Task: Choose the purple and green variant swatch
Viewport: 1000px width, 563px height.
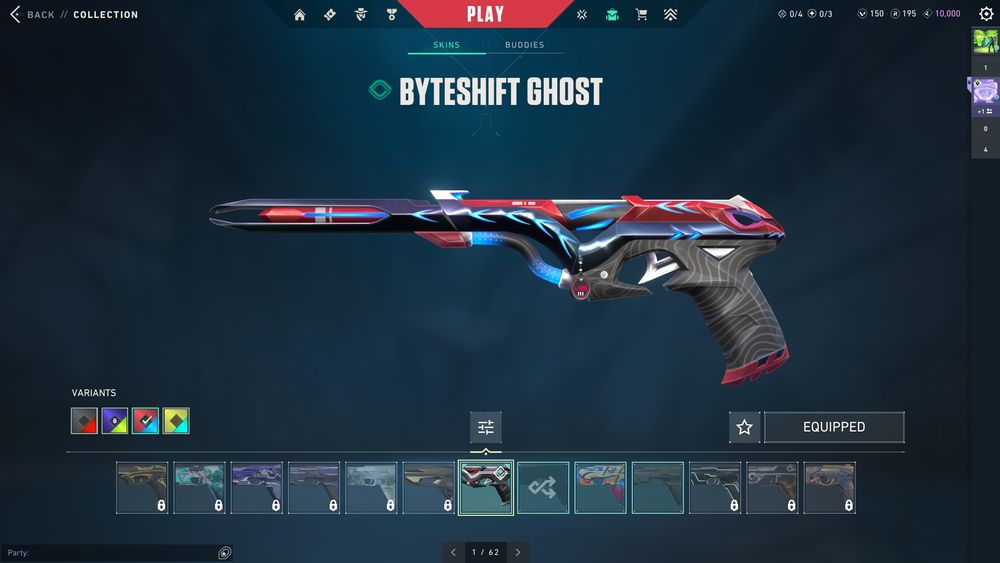Action: (115, 421)
